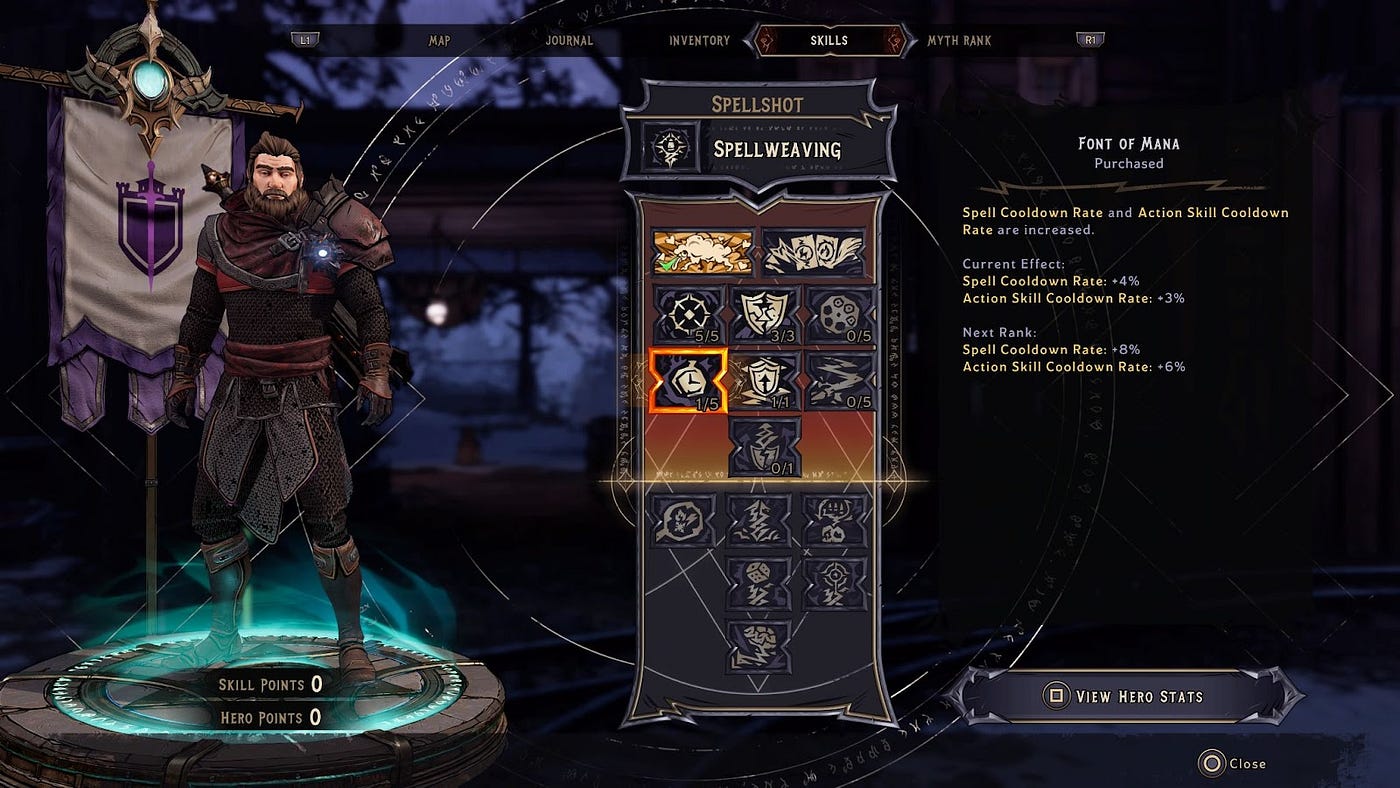Choose the cards action skill
1400x788 pixels.
click(x=813, y=252)
